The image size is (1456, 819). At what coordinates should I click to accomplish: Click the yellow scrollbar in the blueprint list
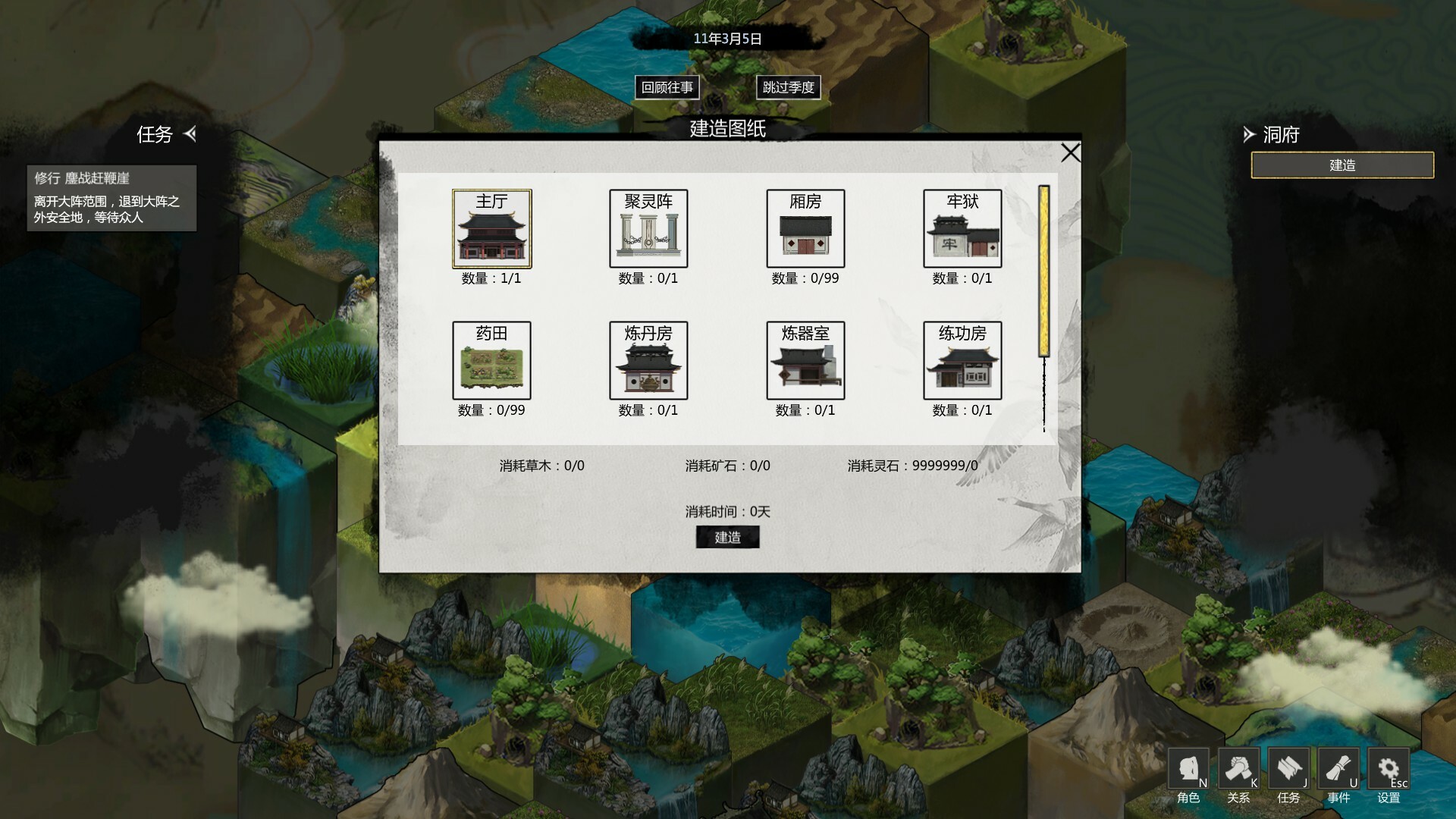tap(1044, 271)
